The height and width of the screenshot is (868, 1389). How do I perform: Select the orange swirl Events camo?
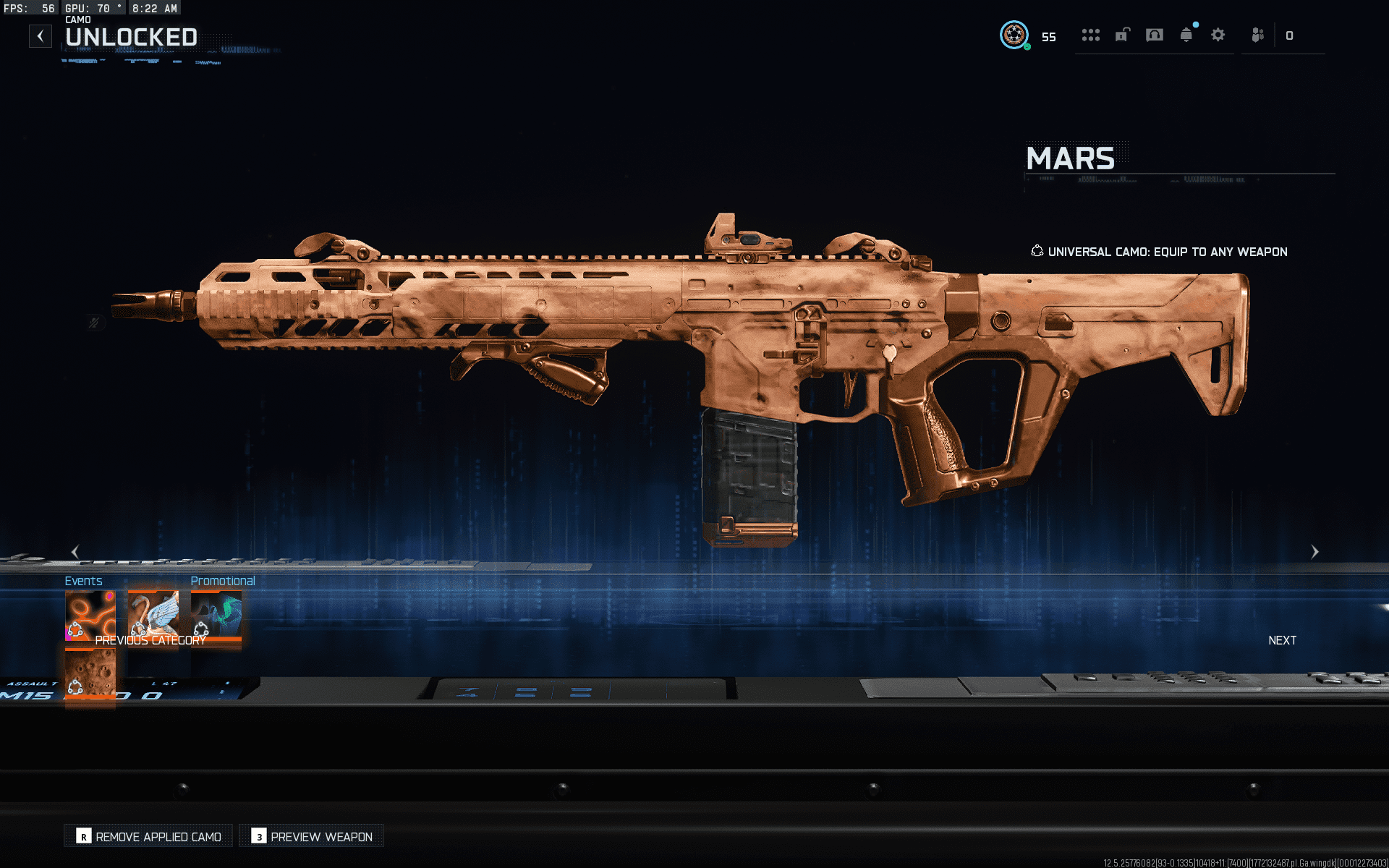[90, 615]
